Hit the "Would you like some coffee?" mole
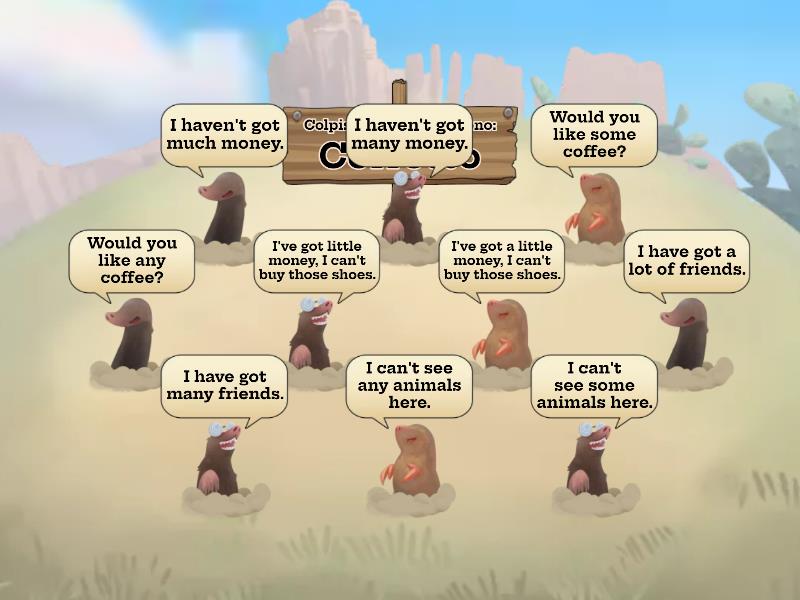This screenshot has height=600, width=800. [x=594, y=210]
